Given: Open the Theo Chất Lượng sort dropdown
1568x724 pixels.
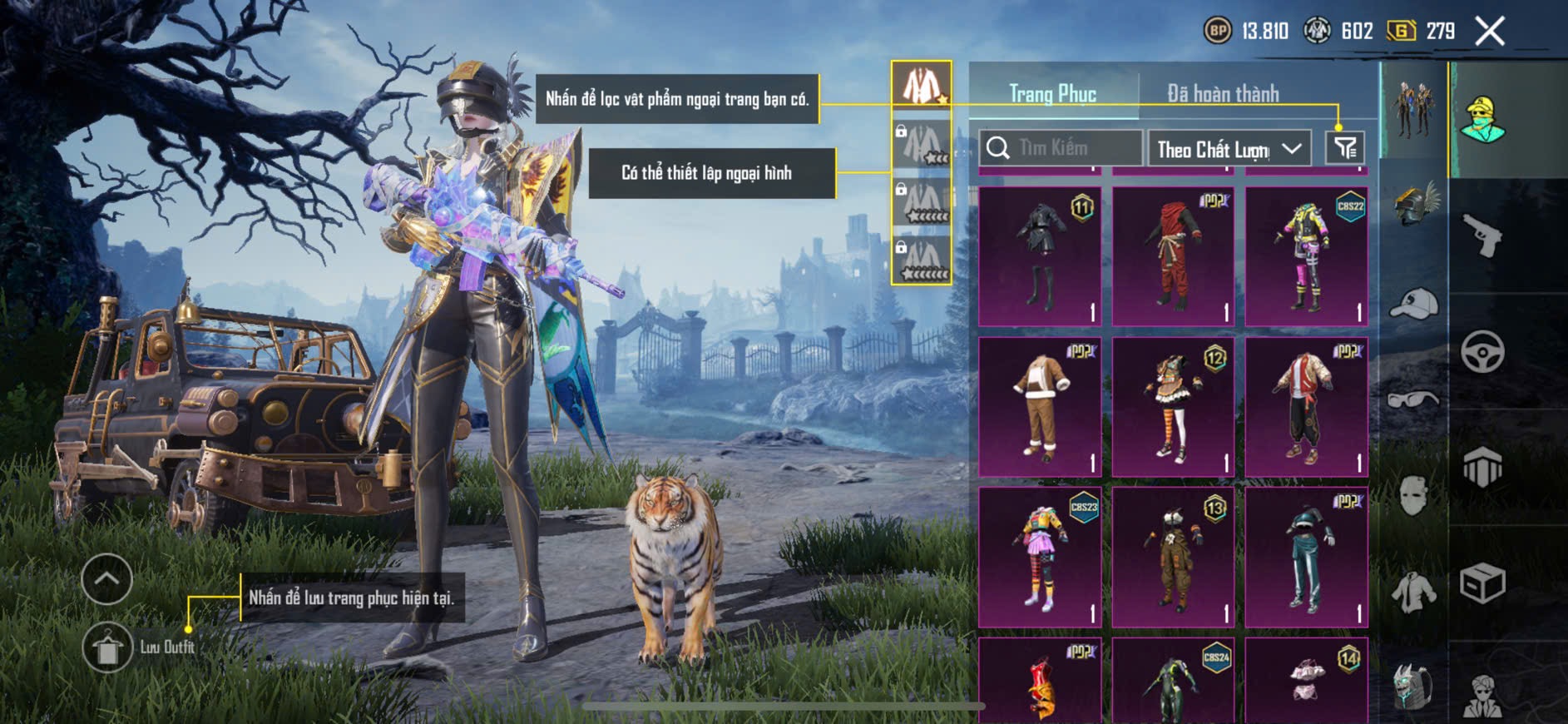Looking at the screenshot, I should pos(1229,149).
